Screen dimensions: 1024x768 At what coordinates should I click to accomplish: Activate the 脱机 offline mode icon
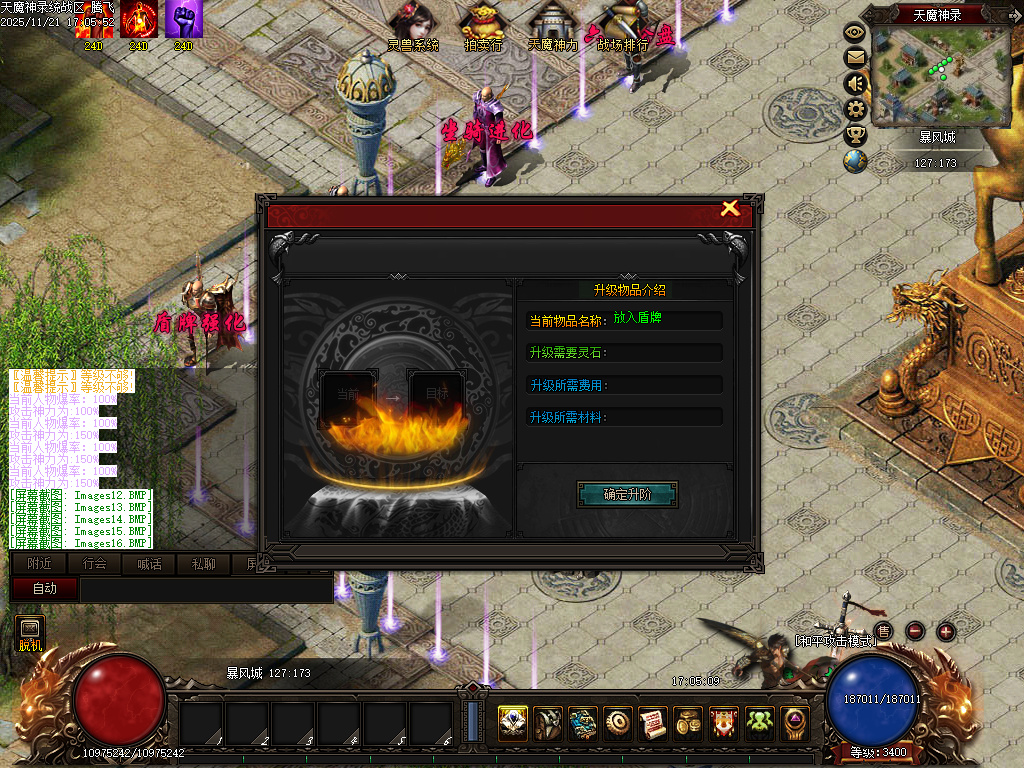pyautogui.click(x=30, y=634)
